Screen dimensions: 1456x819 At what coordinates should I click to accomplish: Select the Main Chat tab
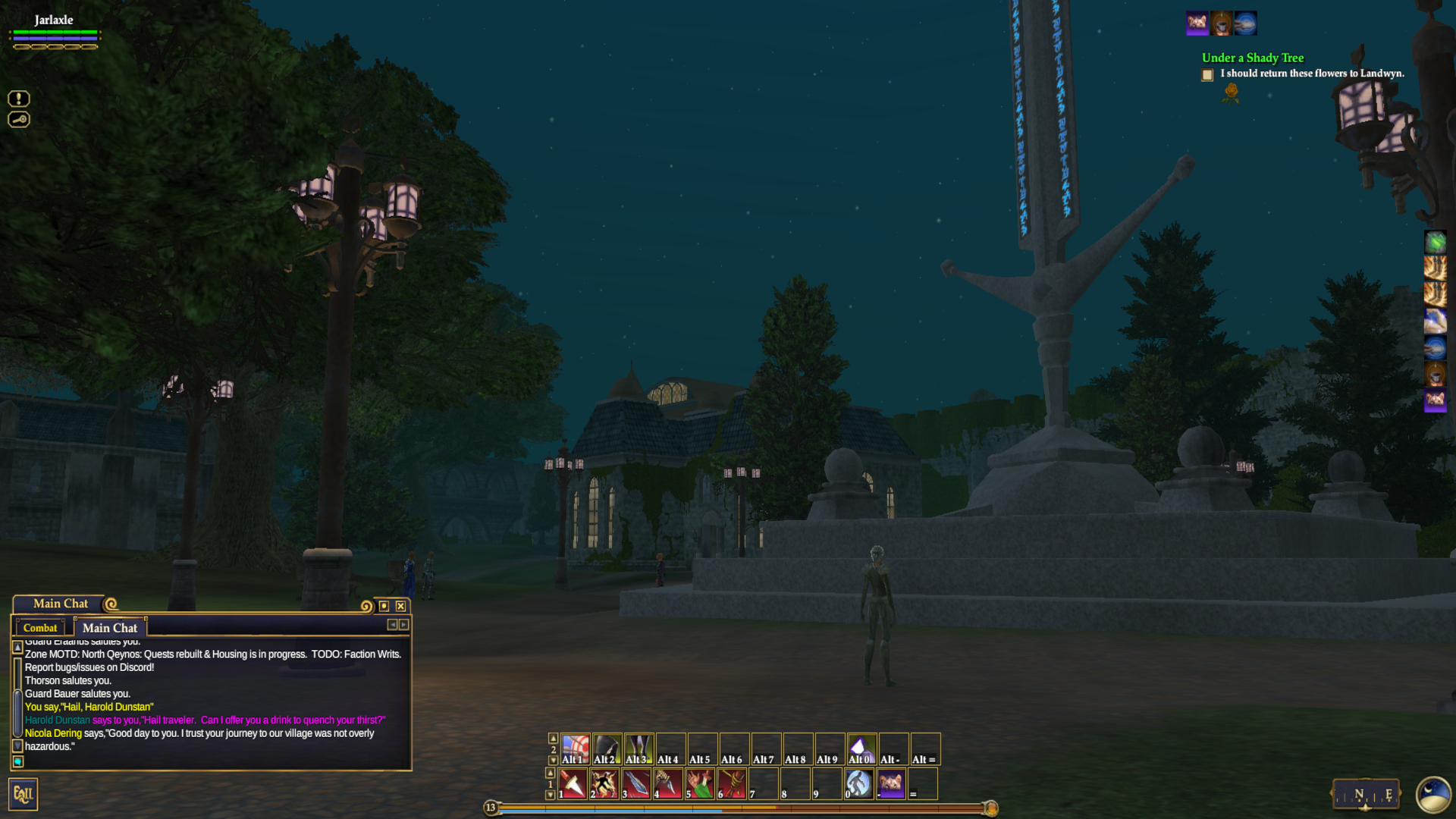click(x=110, y=628)
